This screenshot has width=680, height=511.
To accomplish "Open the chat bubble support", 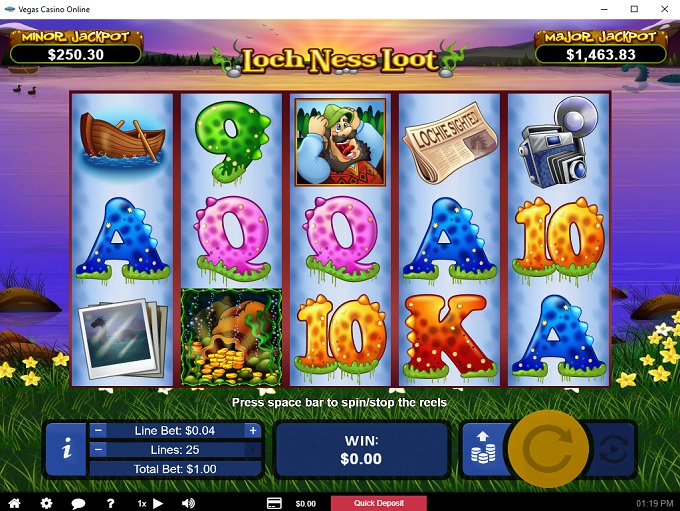I will pos(78,503).
